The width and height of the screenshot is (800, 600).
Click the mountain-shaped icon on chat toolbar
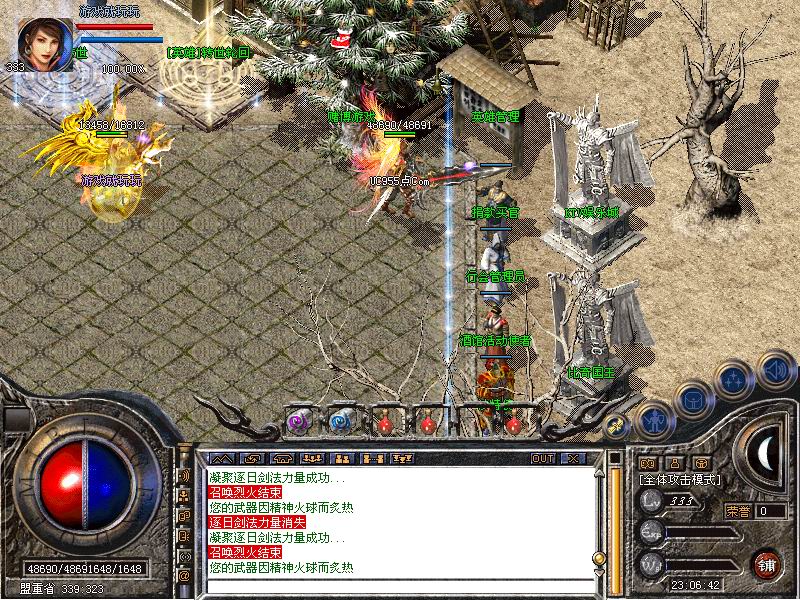coord(222,458)
